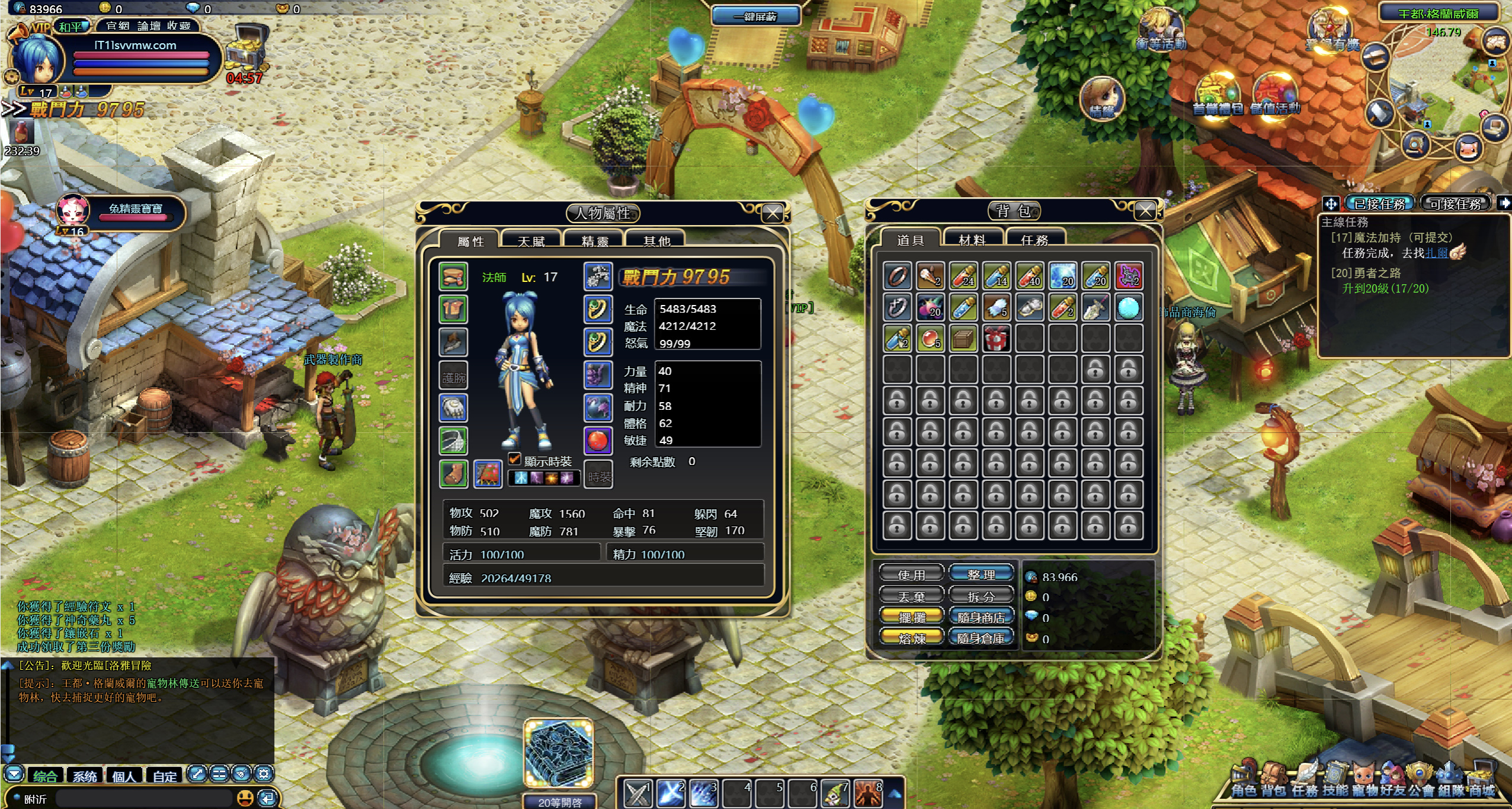Open the 隨身商店 portable shop
The image size is (1512, 809).
[981, 617]
